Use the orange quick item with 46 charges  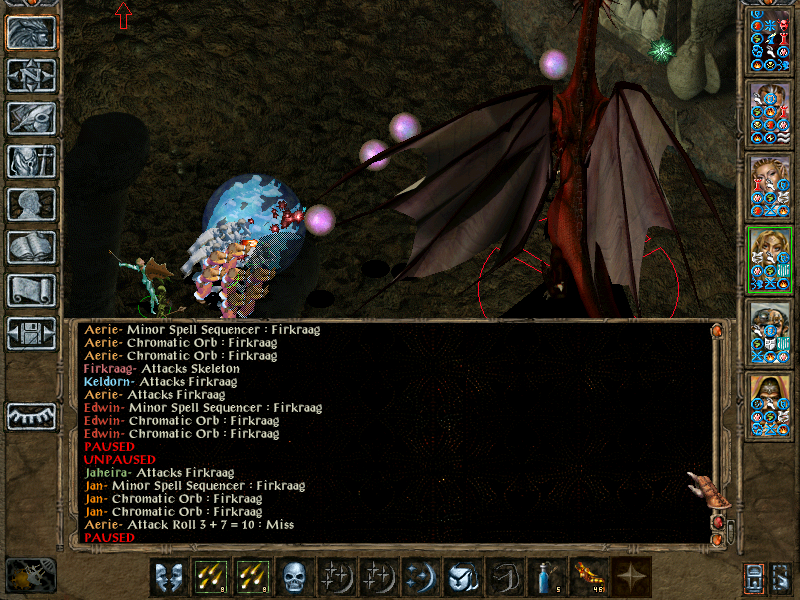point(588,577)
